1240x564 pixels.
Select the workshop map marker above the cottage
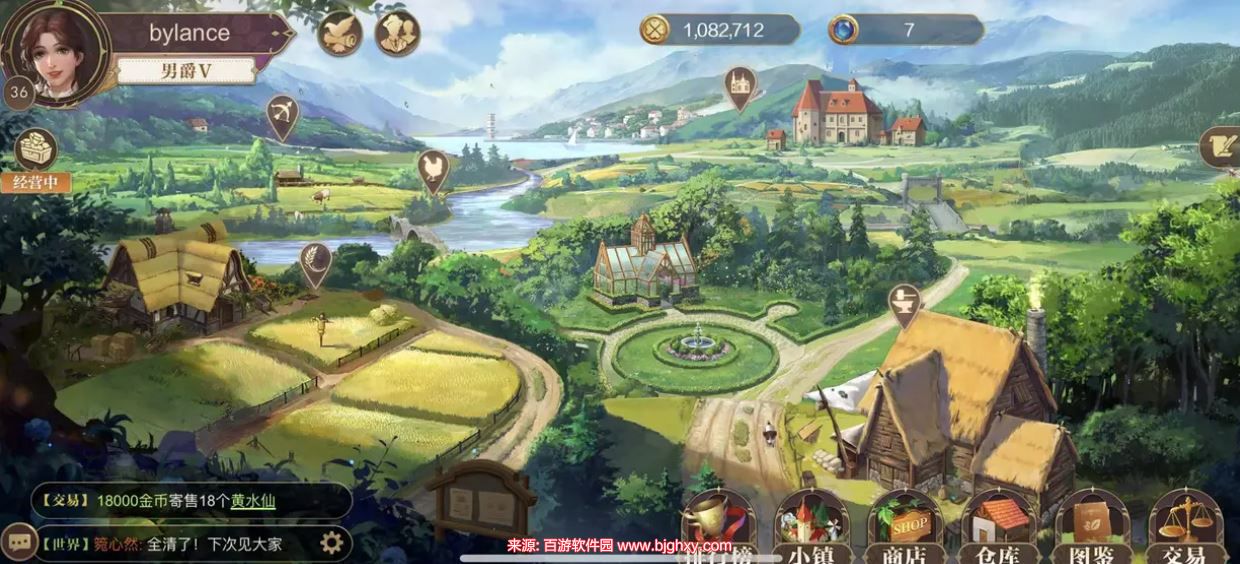904,303
